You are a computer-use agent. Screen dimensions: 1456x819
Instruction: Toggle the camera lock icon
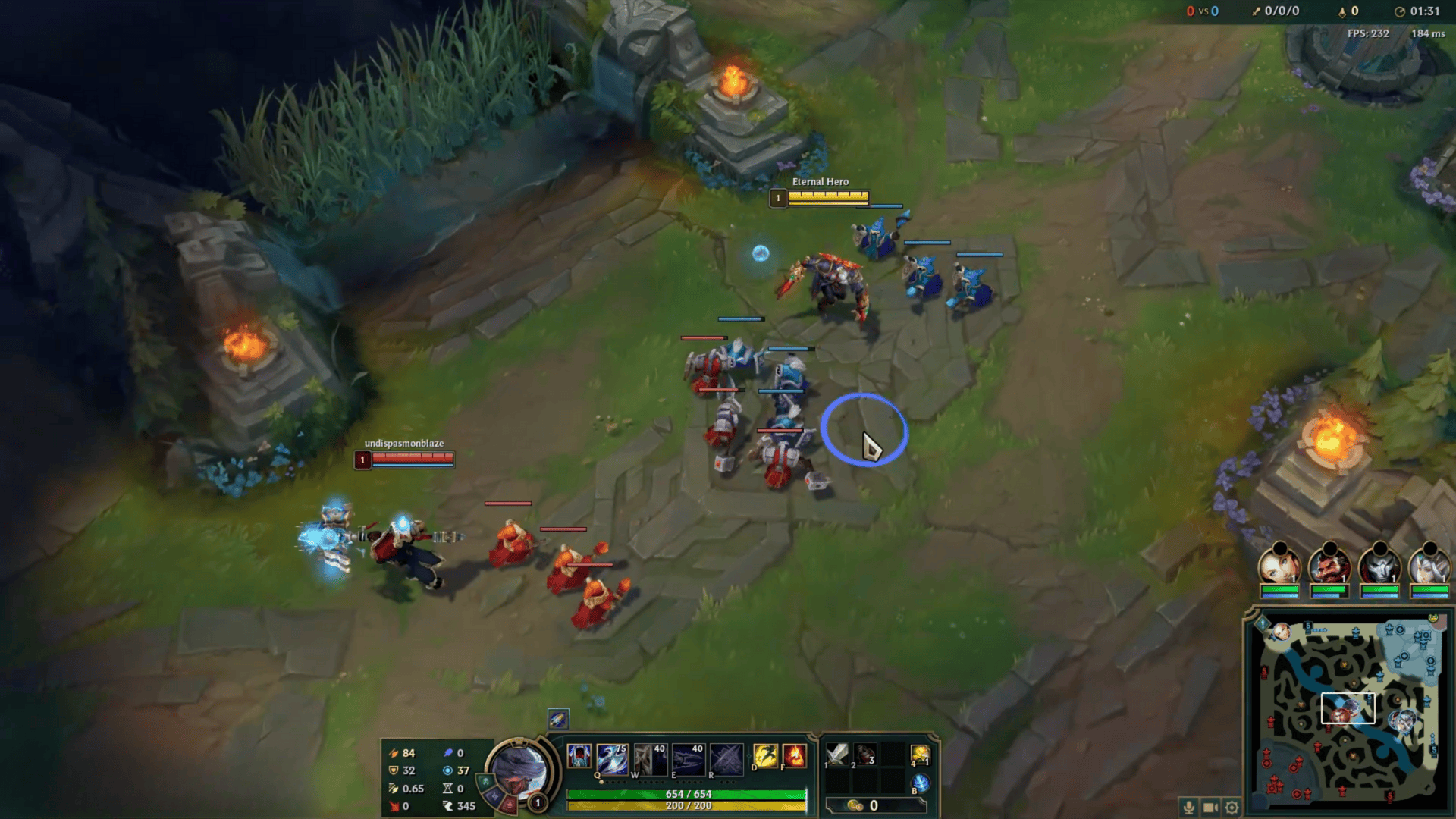(1209, 808)
